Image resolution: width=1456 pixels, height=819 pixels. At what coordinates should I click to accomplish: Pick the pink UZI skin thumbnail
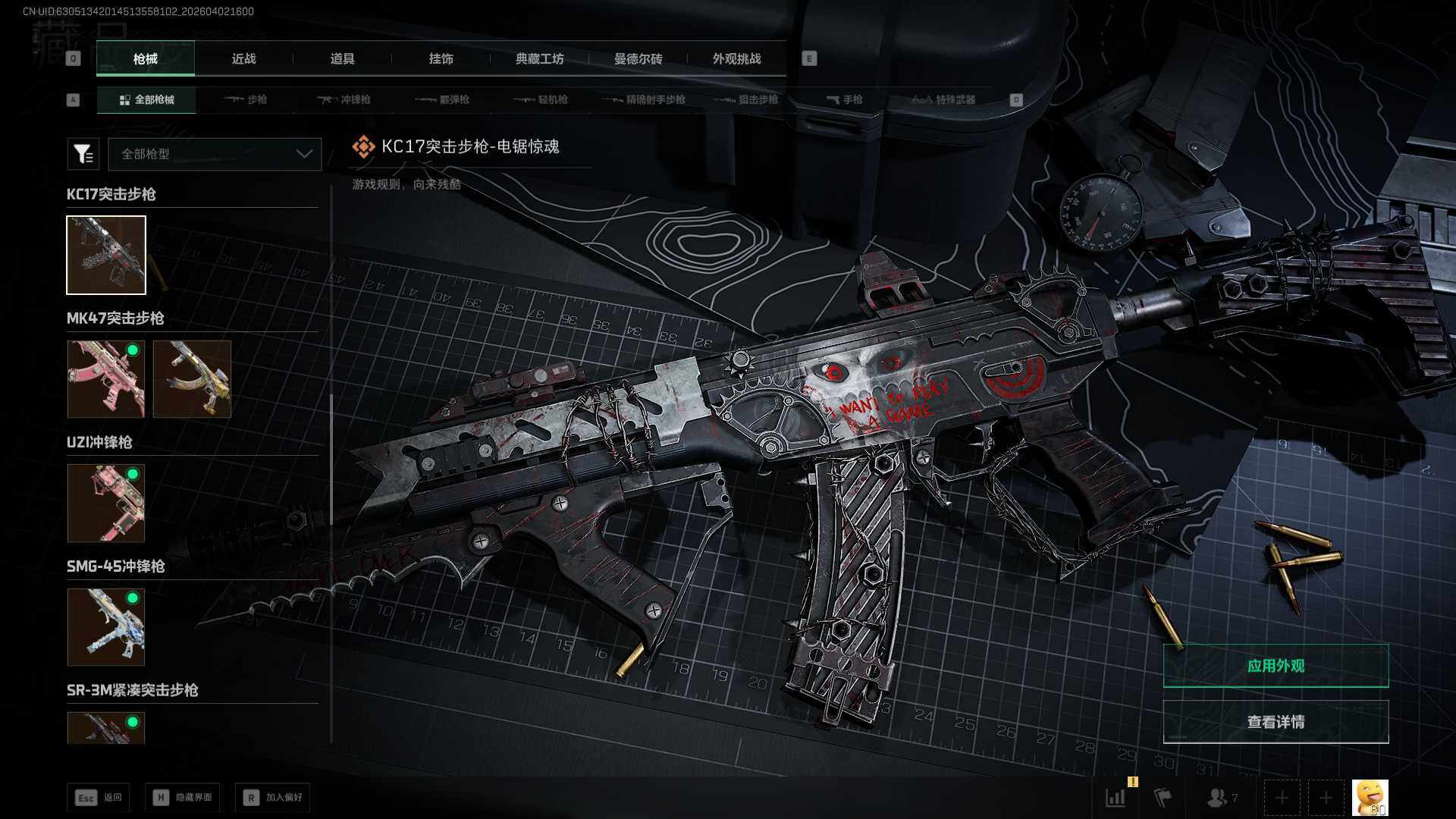tap(106, 503)
